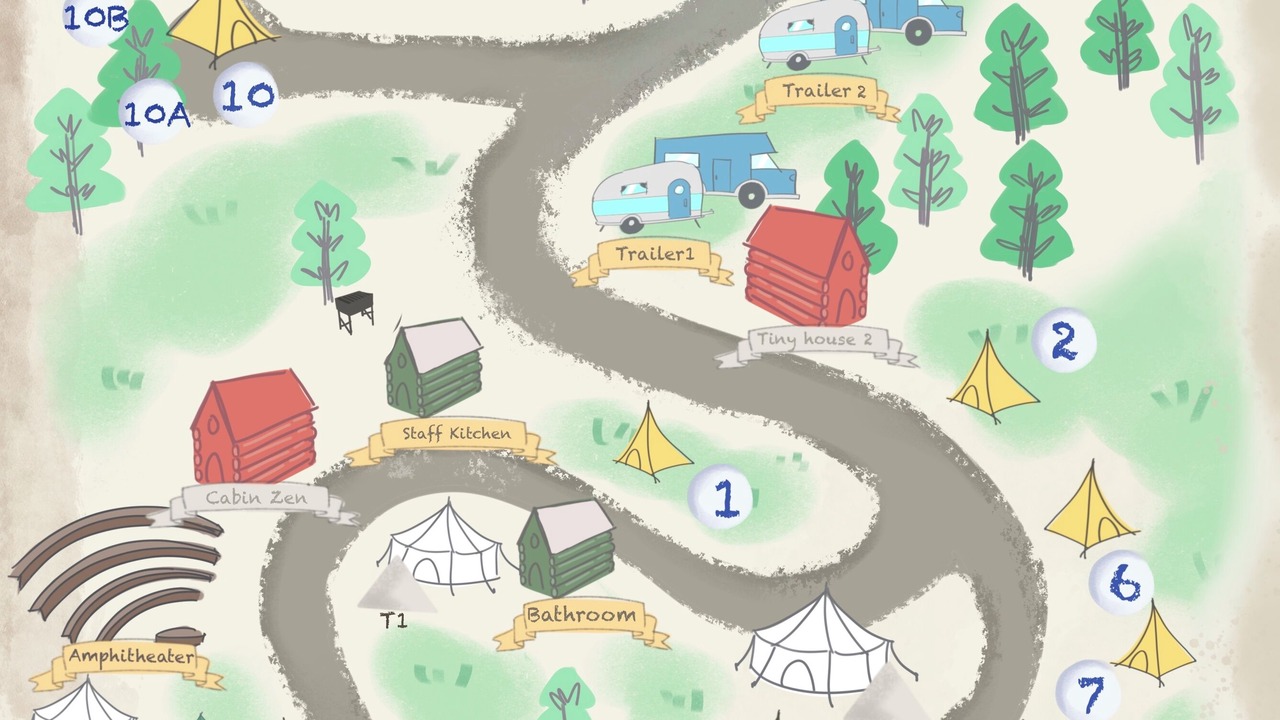Click the Staff Kitchen banner
Viewport: 1280px width, 720px height.
point(455,435)
